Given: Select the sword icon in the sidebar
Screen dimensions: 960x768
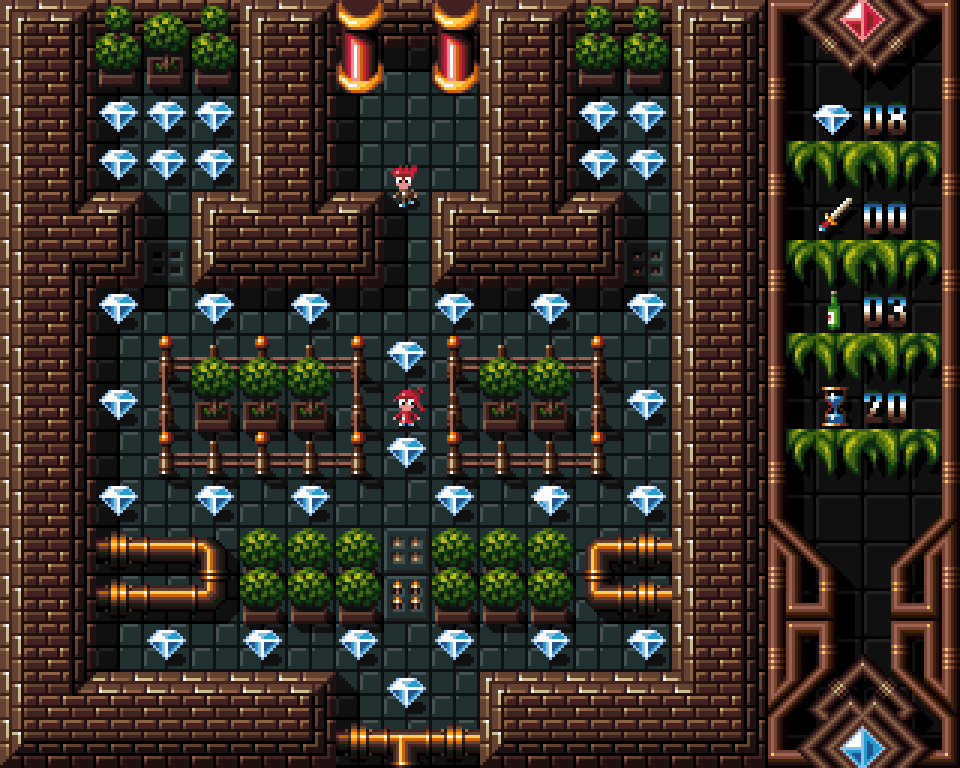Looking at the screenshot, I should coord(833,215).
